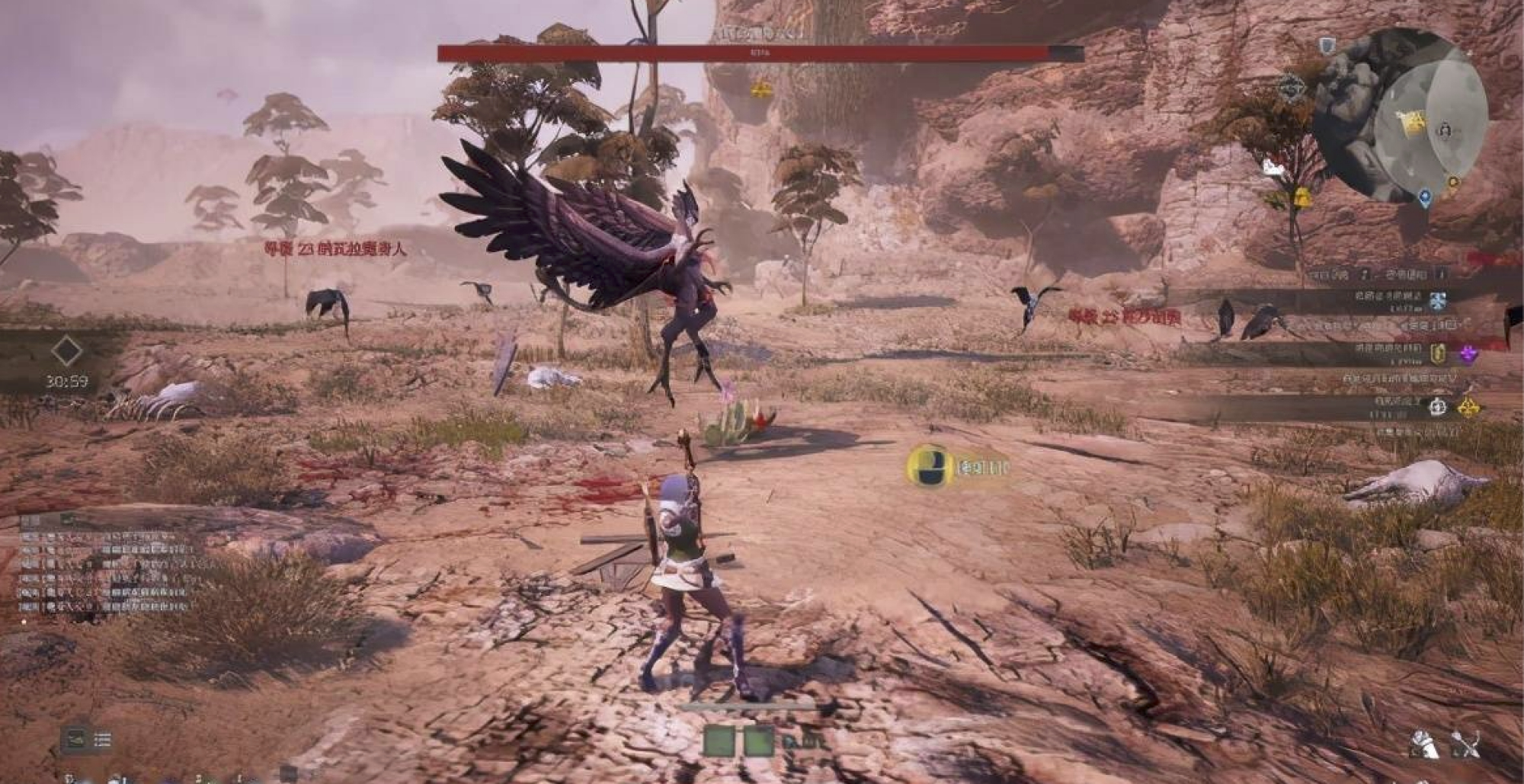
Task: Open the crossed weapons menu icon
Action: pos(1465,744)
